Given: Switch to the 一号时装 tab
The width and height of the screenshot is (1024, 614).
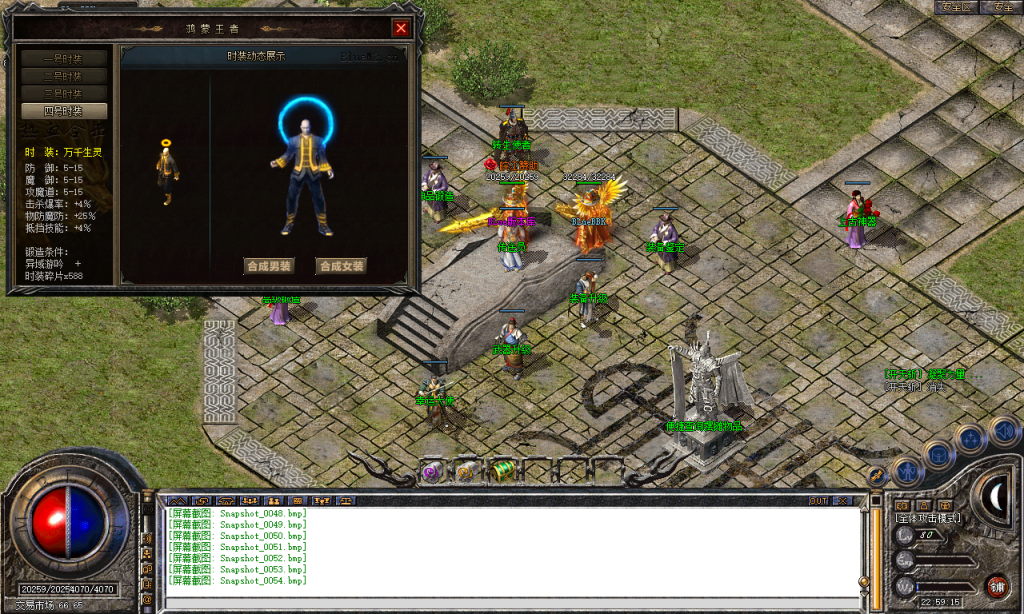Looking at the screenshot, I should coord(64,59).
